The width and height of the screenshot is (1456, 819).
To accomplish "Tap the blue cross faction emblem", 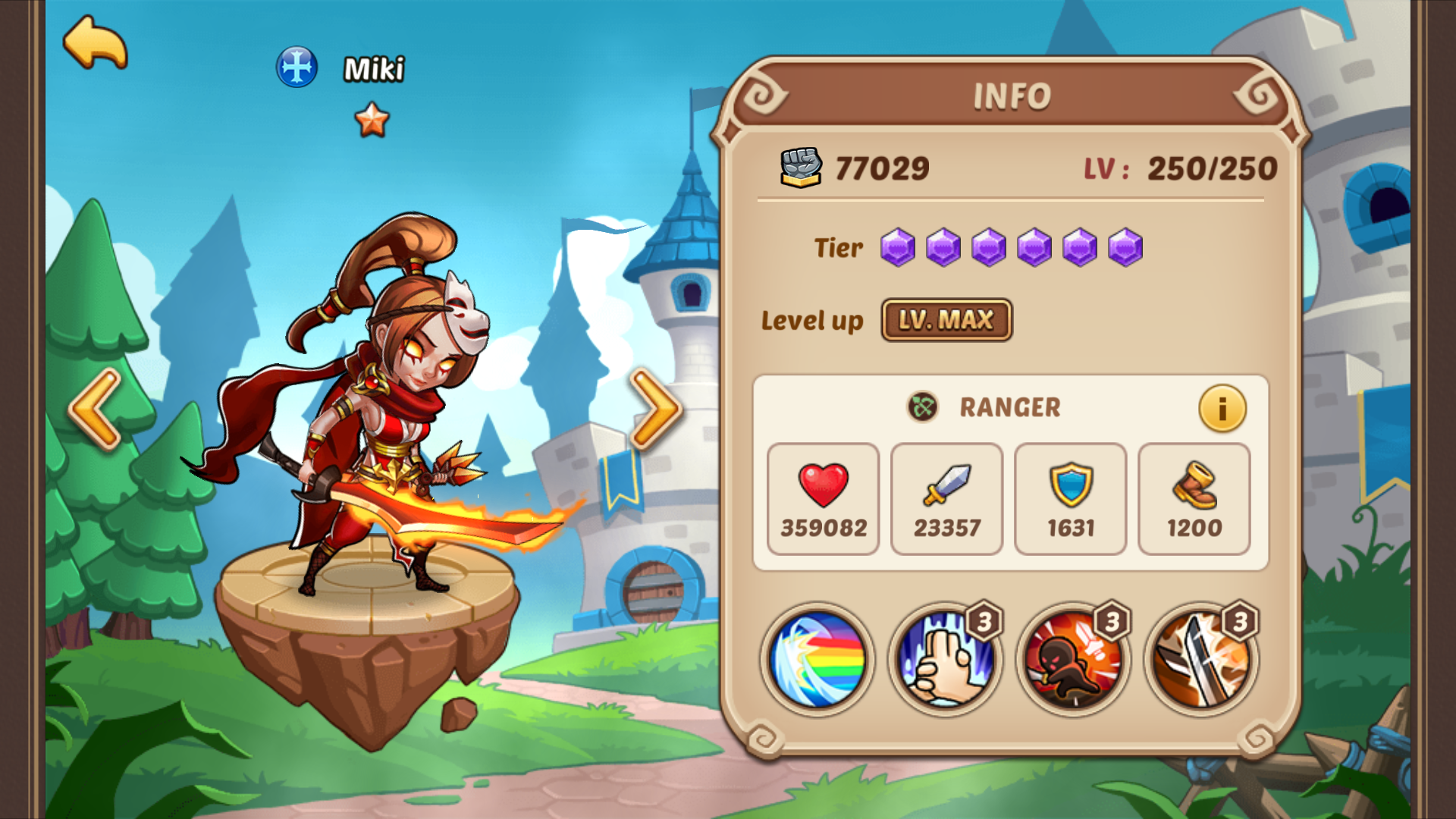I will (x=297, y=67).
